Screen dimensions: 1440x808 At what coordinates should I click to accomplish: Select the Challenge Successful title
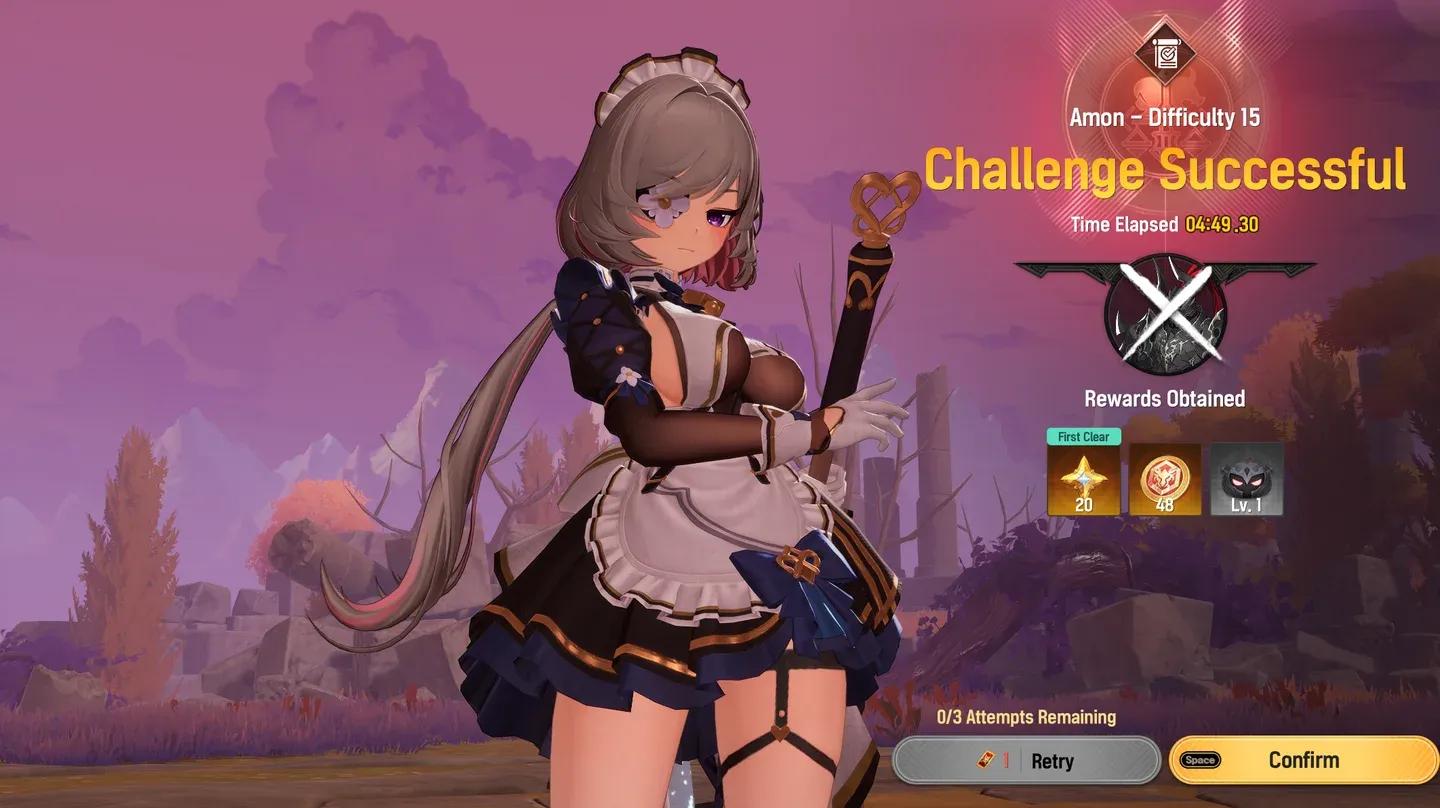click(x=1163, y=169)
